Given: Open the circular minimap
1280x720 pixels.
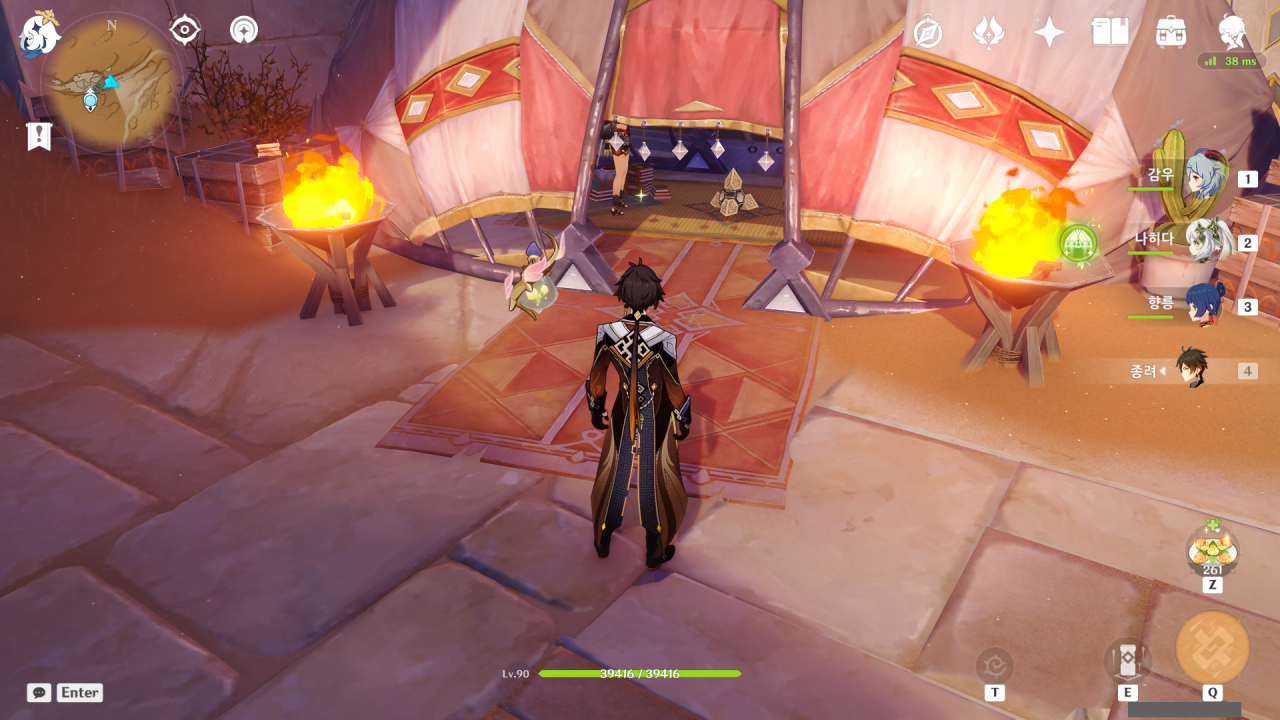Looking at the screenshot, I should [x=111, y=84].
